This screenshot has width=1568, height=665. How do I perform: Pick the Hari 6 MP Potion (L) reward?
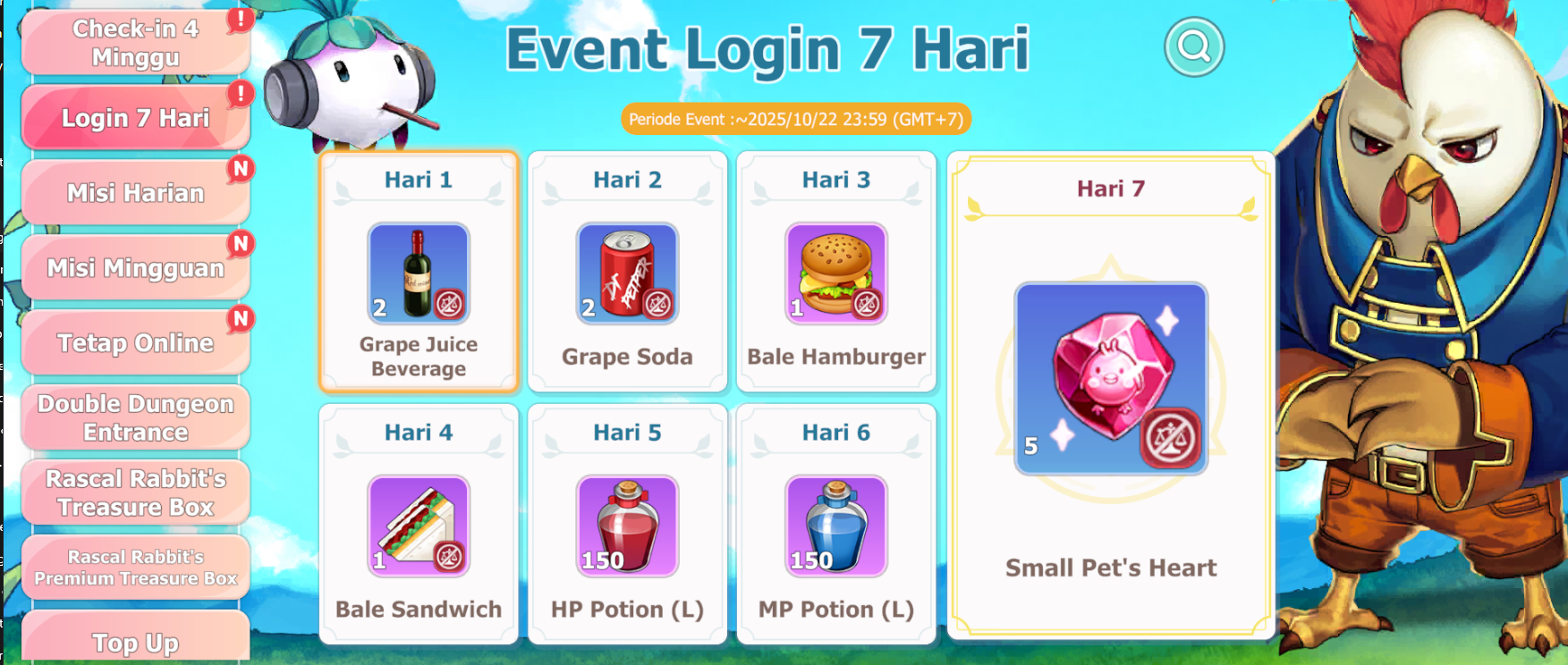[836, 526]
